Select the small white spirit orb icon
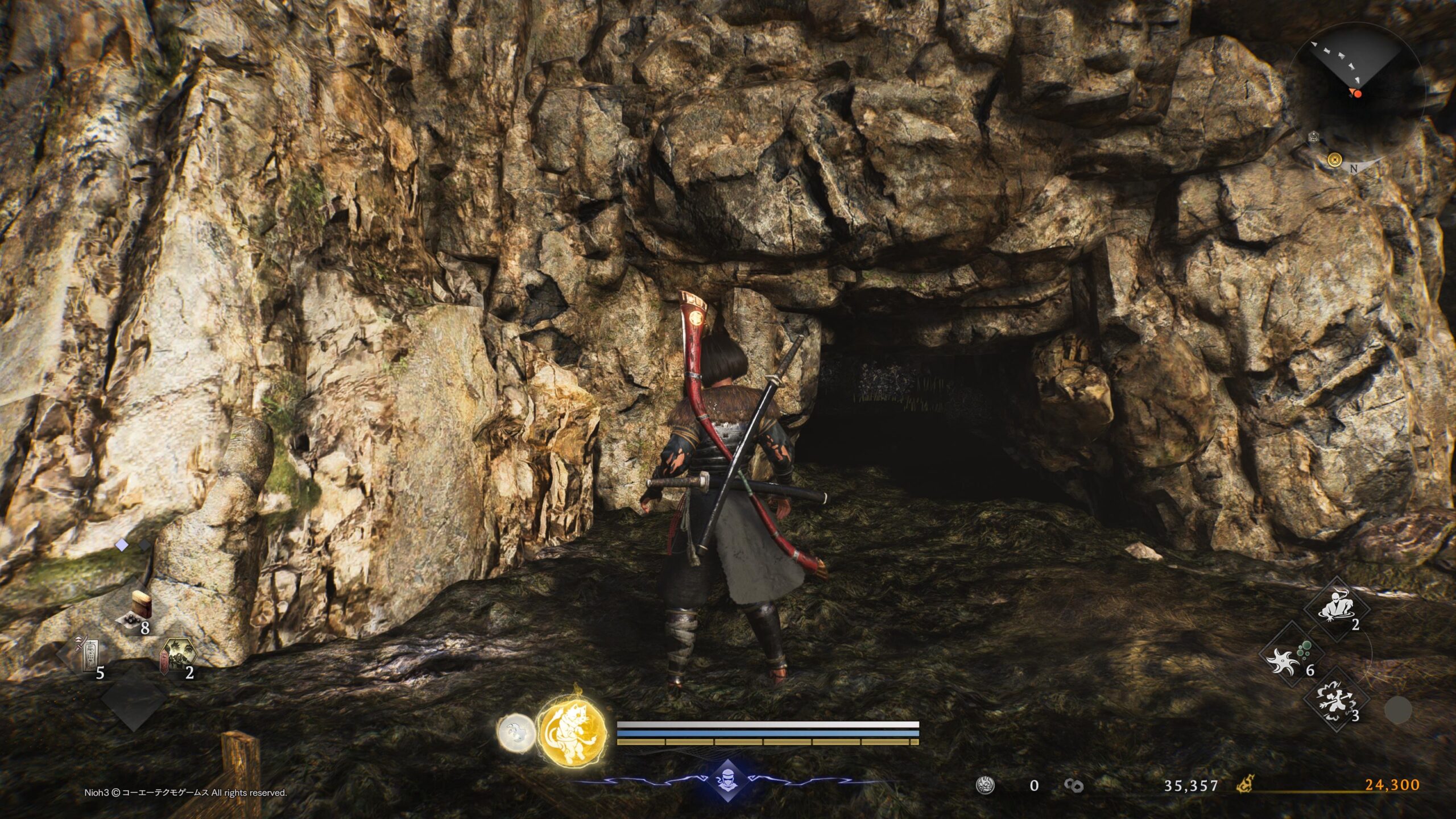 tap(516, 732)
